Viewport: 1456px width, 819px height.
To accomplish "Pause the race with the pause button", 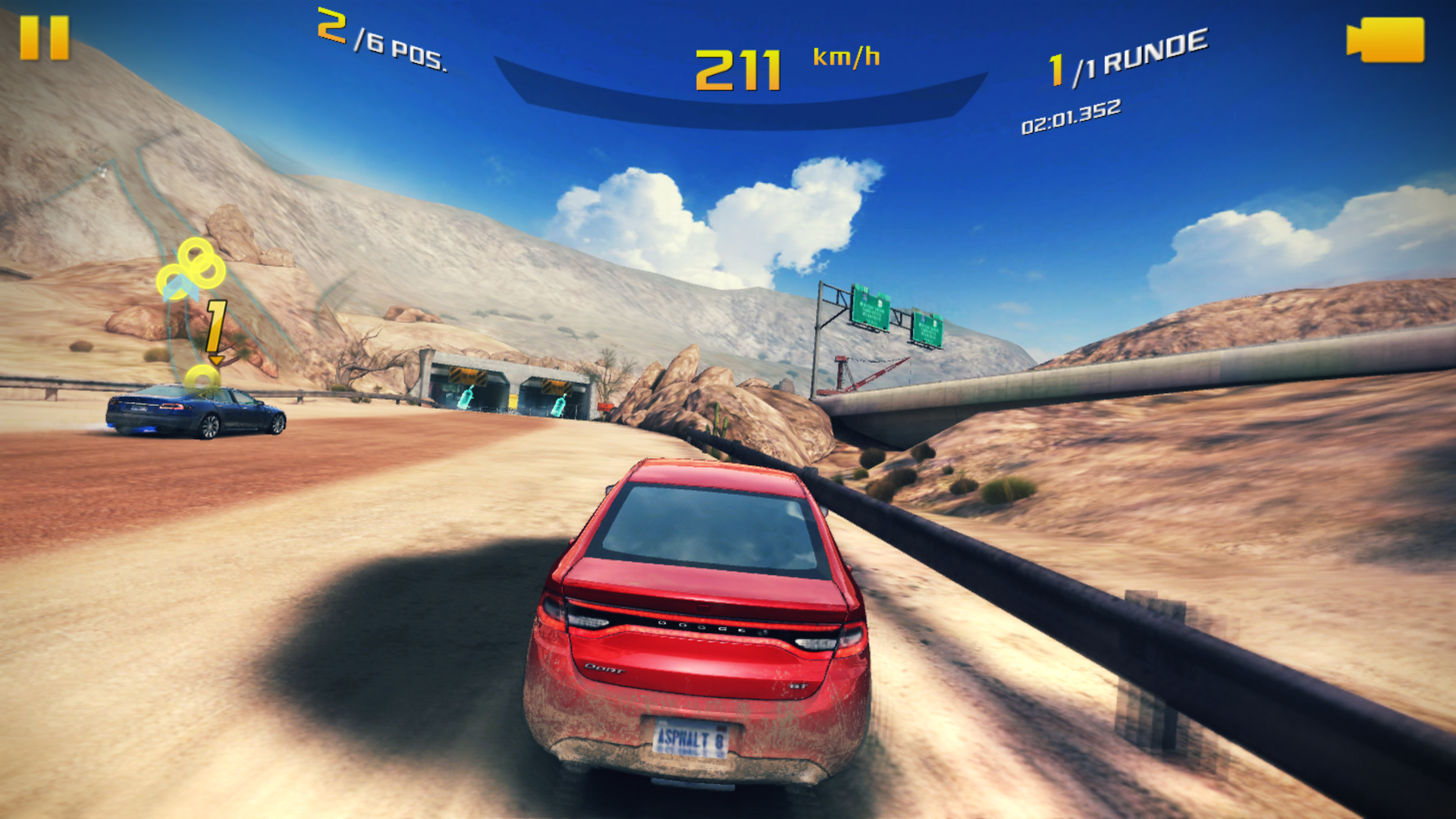I will (44, 38).
